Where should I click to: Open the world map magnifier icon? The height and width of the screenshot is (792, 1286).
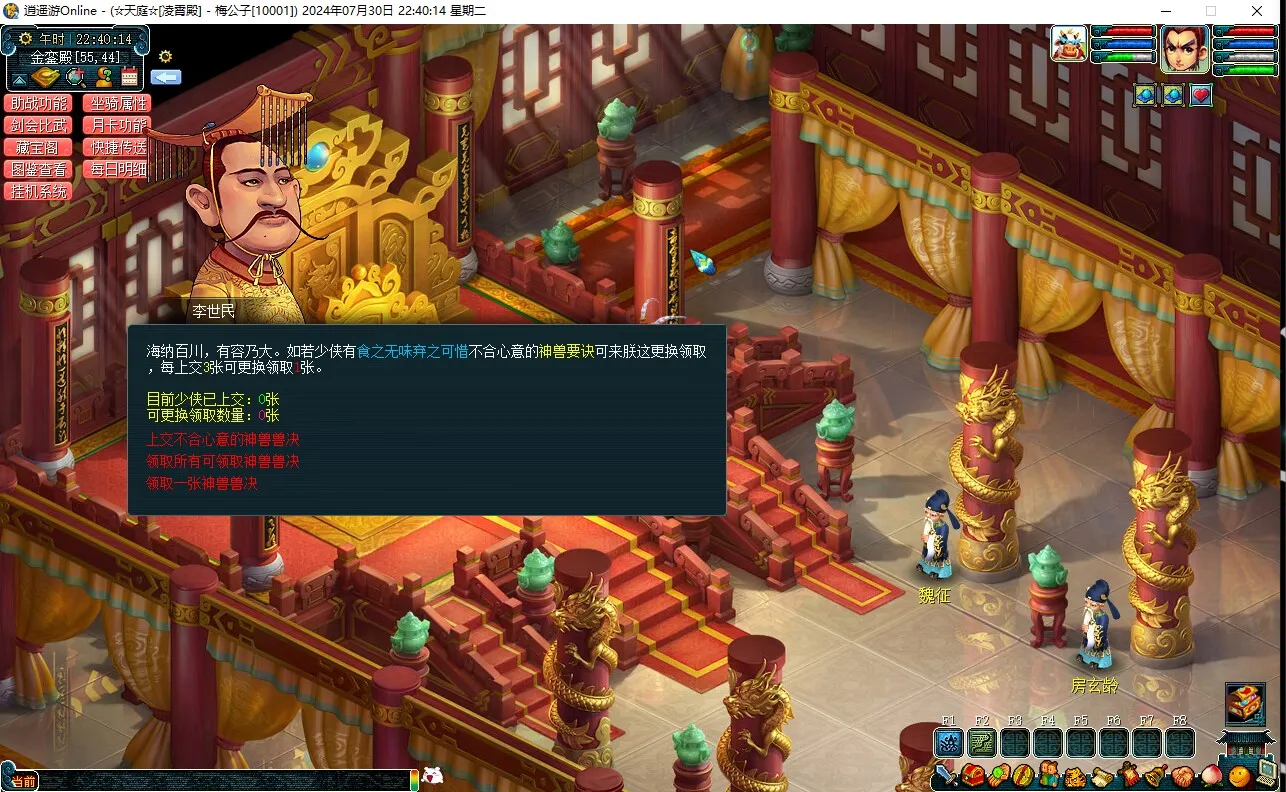tap(75, 77)
